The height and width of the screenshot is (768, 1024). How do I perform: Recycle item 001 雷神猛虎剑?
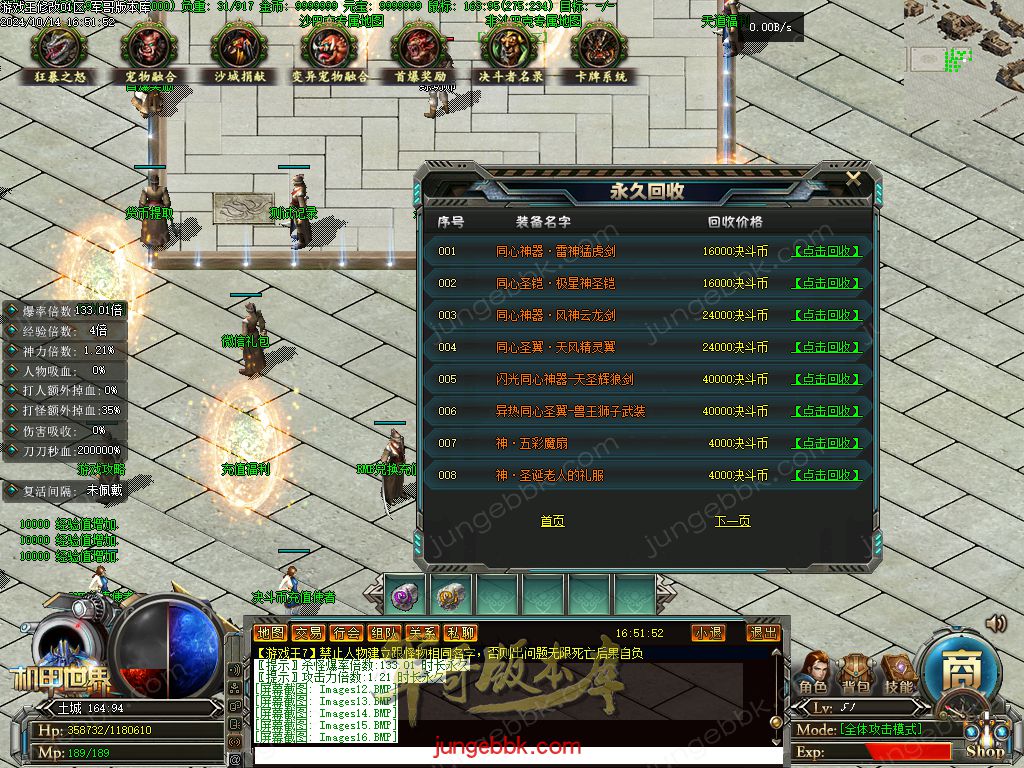point(826,252)
